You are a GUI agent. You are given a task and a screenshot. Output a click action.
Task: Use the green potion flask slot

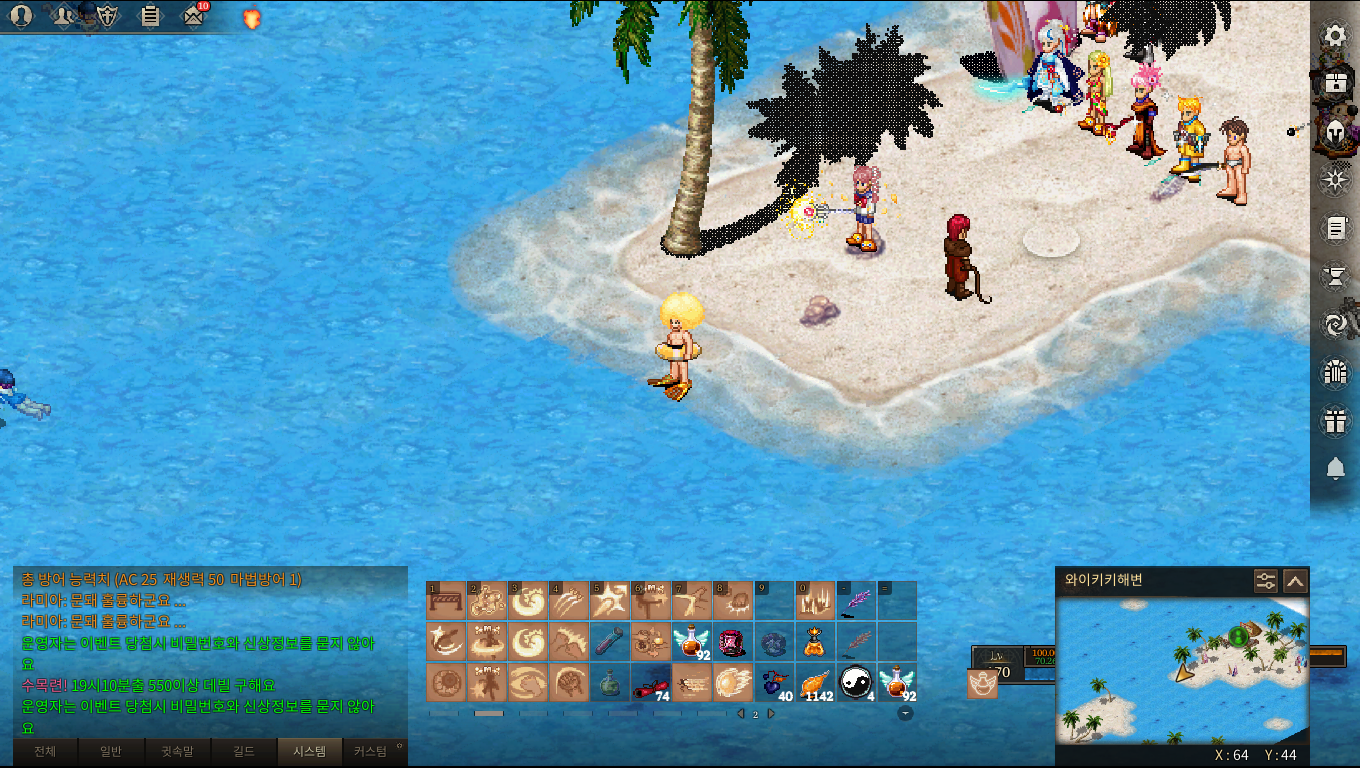pos(609,682)
